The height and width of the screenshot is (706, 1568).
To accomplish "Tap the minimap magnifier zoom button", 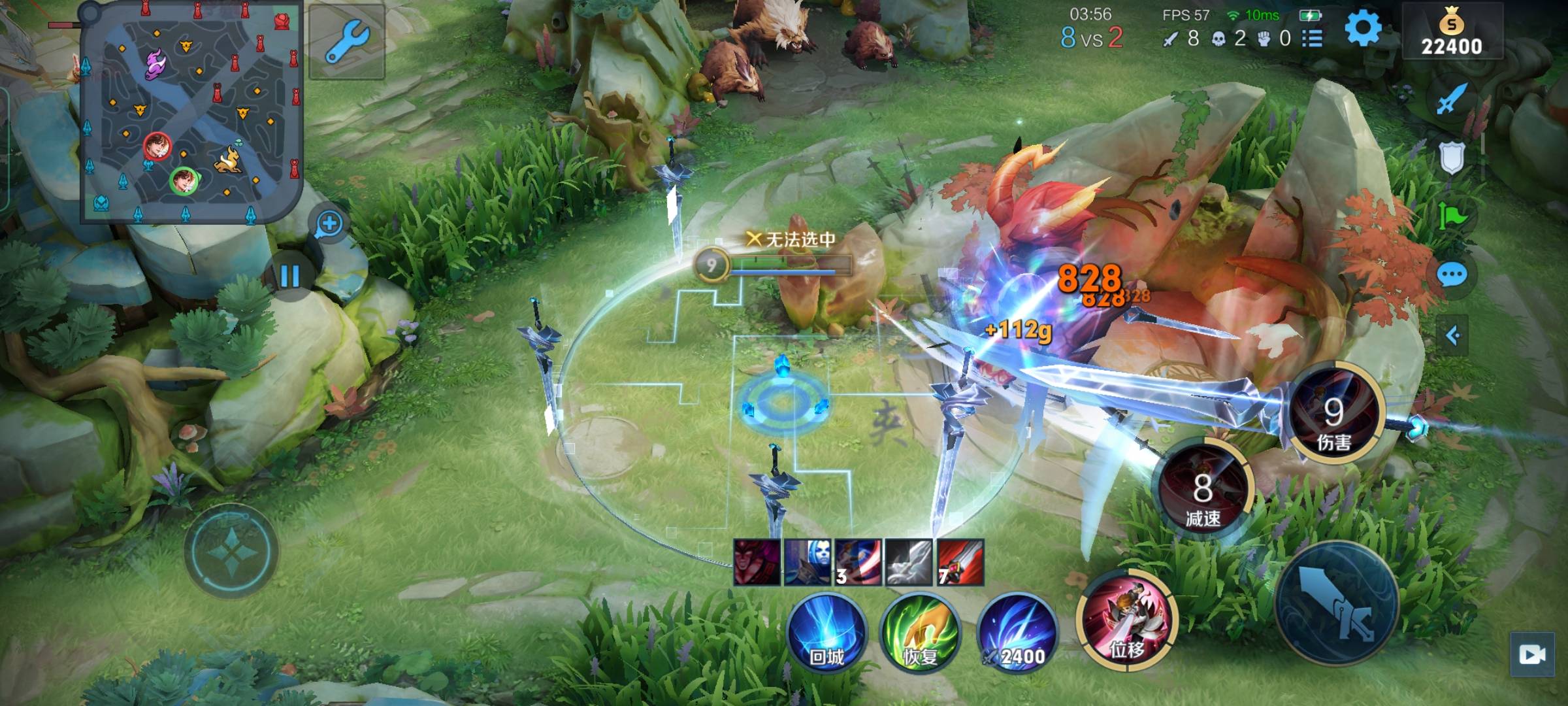I will [x=329, y=224].
